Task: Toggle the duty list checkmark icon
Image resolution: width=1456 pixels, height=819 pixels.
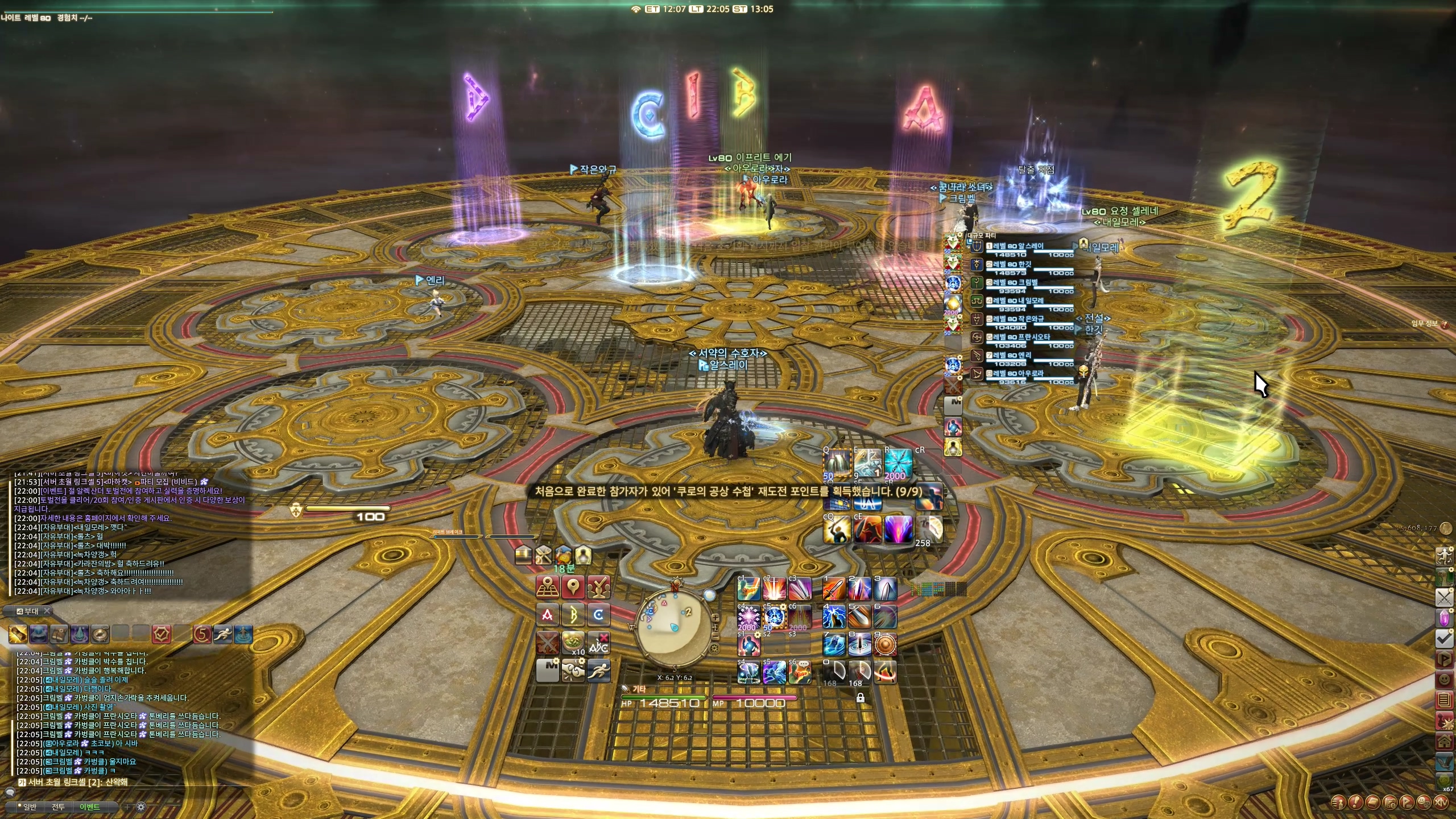Action: click(x=1444, y=638)
